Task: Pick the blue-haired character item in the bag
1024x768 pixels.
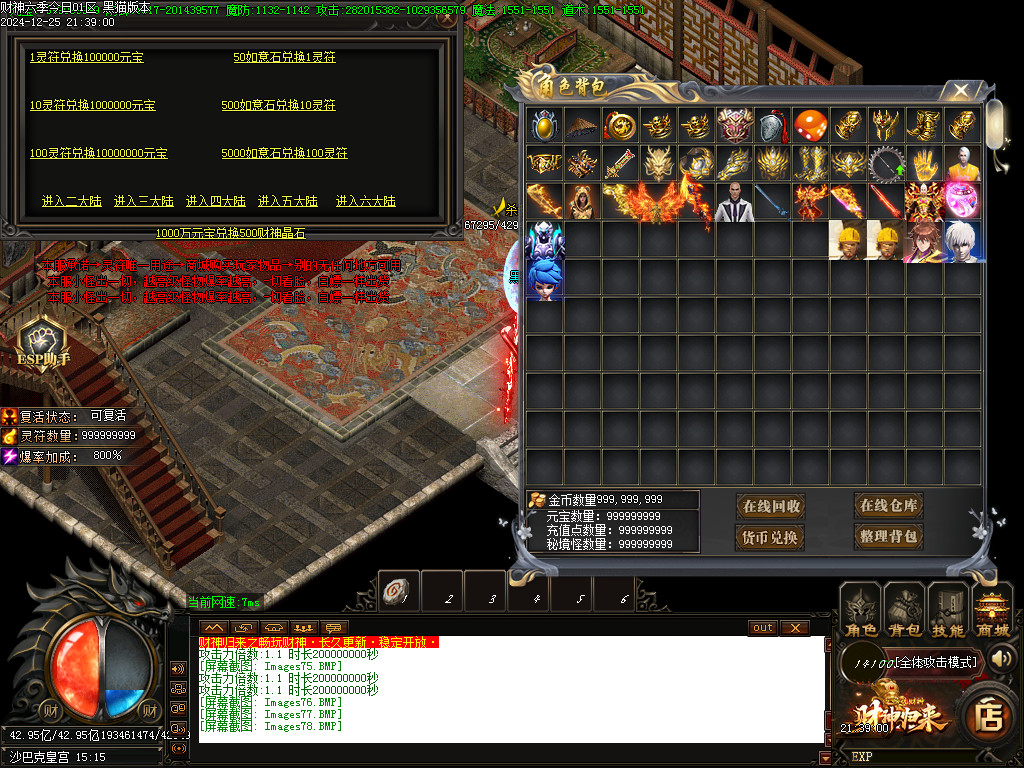Action: tap(544, 279)
